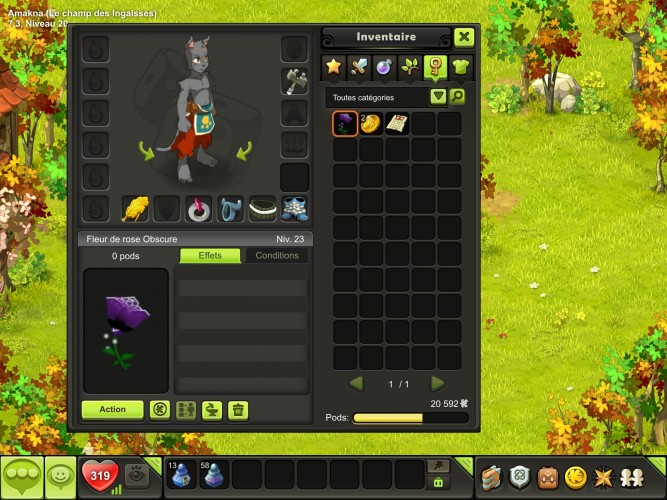The width and height of the screenshot is (667, 500).
Task: Select the plant resources tab
Action: tap(410, 67)
